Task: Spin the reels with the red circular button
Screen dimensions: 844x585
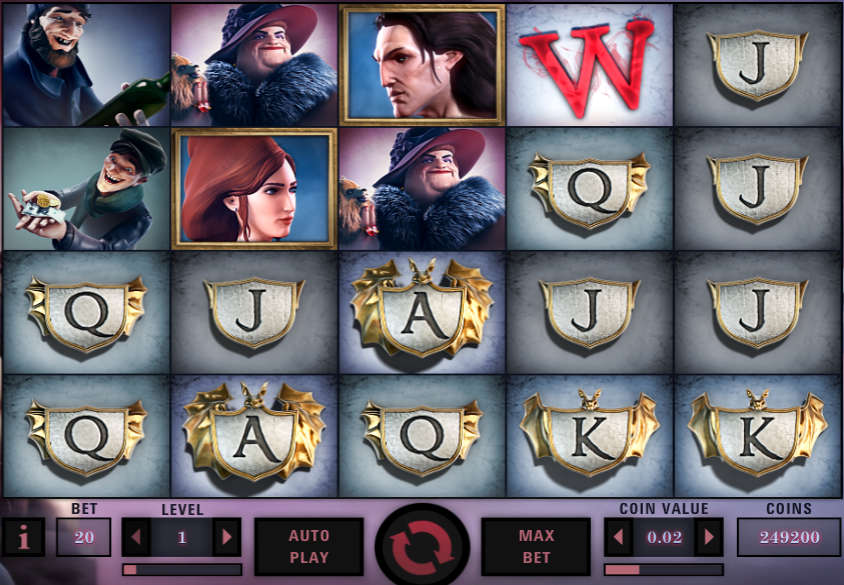Action: point(421,546)
